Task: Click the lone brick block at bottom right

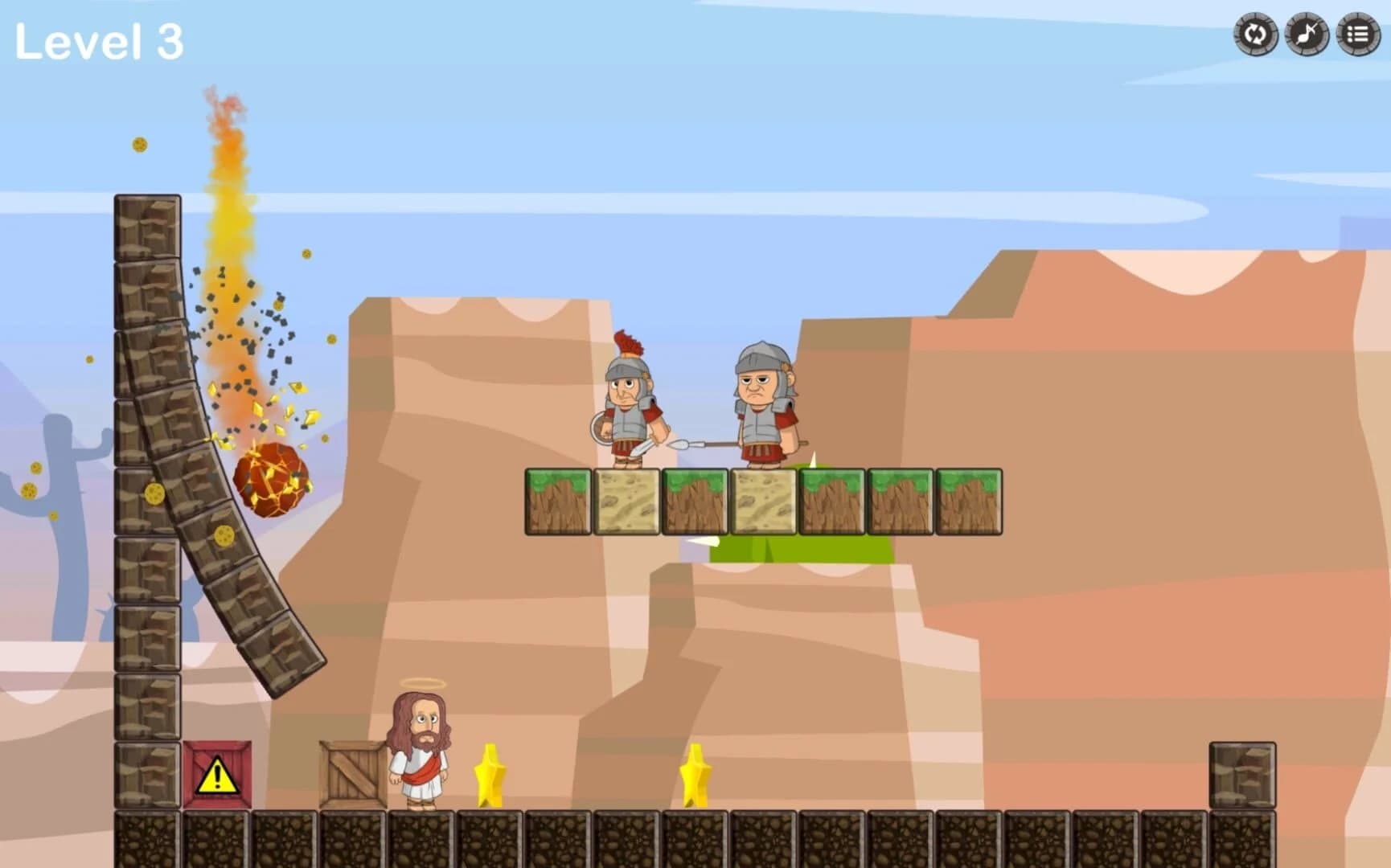Action: pyautogui.click(x=1243, y=776)
